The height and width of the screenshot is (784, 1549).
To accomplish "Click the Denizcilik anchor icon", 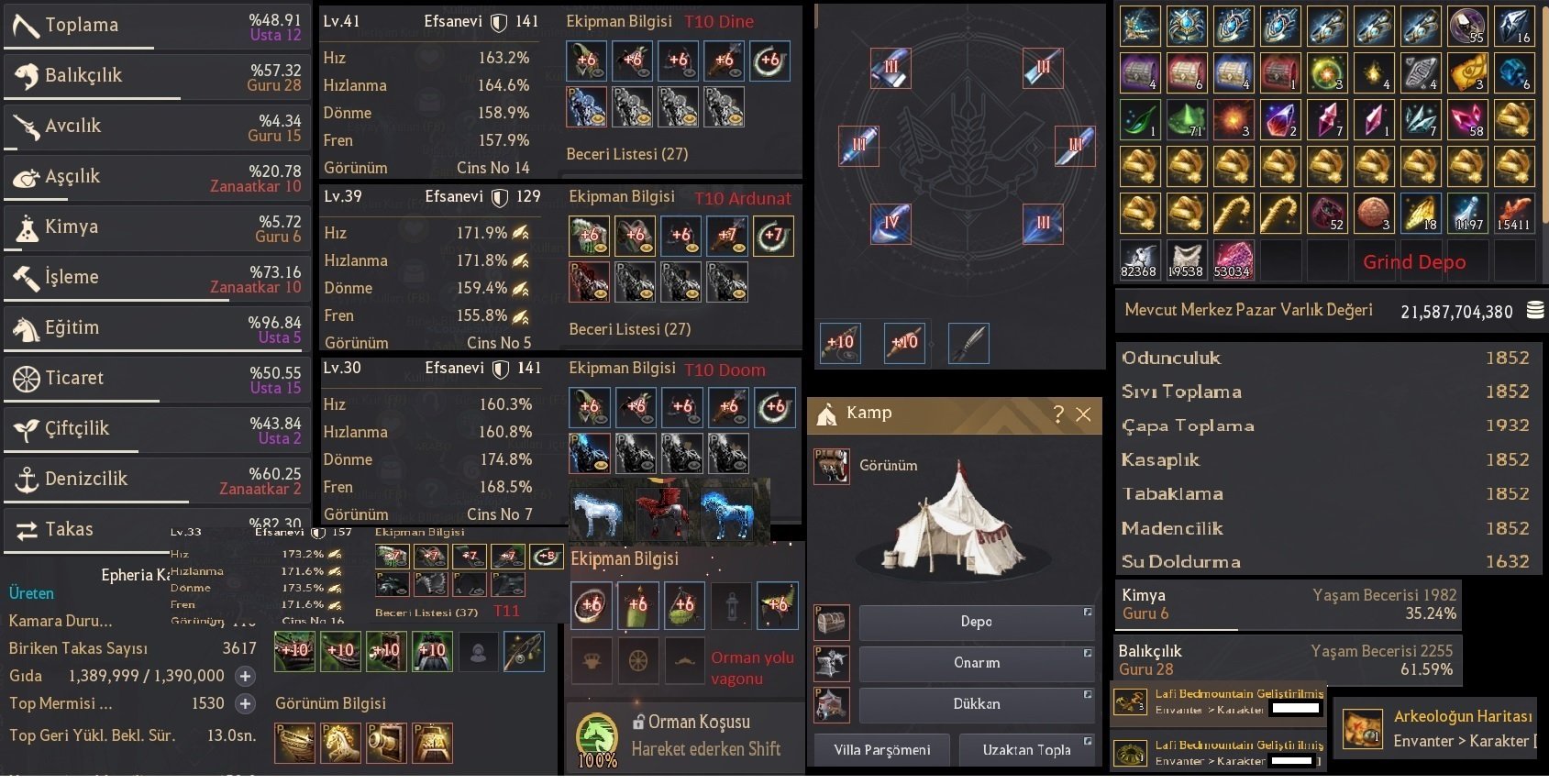I will tap(25, 479).
